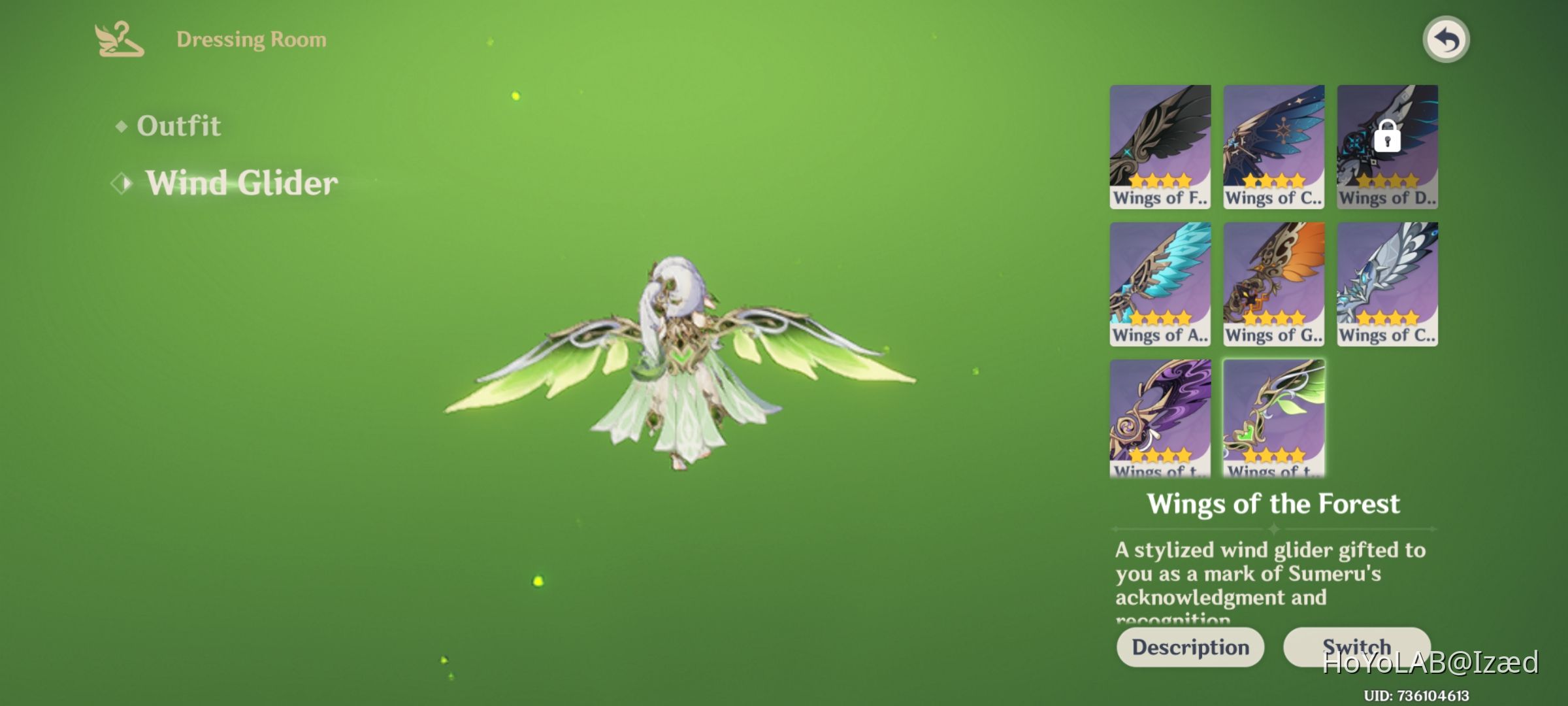Click the back arrow icon at top right

1446,39
